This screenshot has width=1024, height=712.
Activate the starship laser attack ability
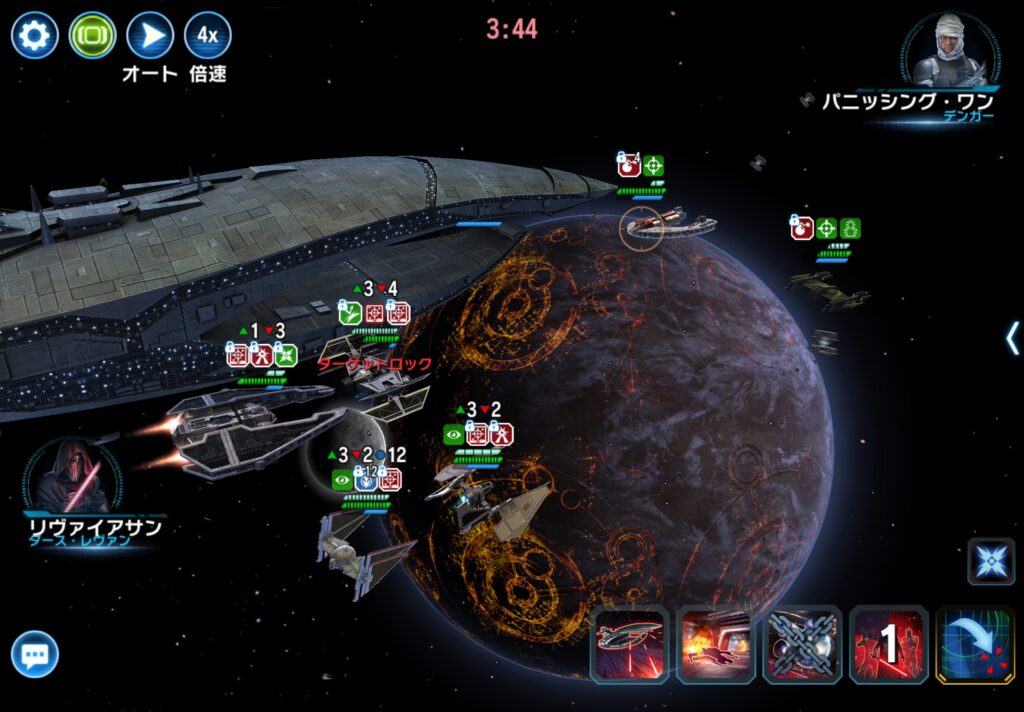click(x=629, y=646)
